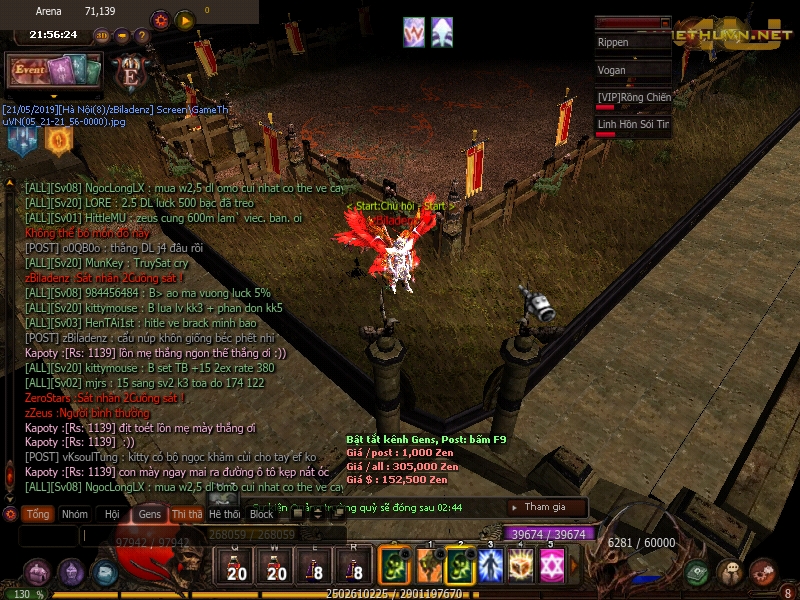Image resolution: width=800 pixels, height=600 pixels.
Task: Switch to the Nhóm chat tab
Action: click(74, 514)
